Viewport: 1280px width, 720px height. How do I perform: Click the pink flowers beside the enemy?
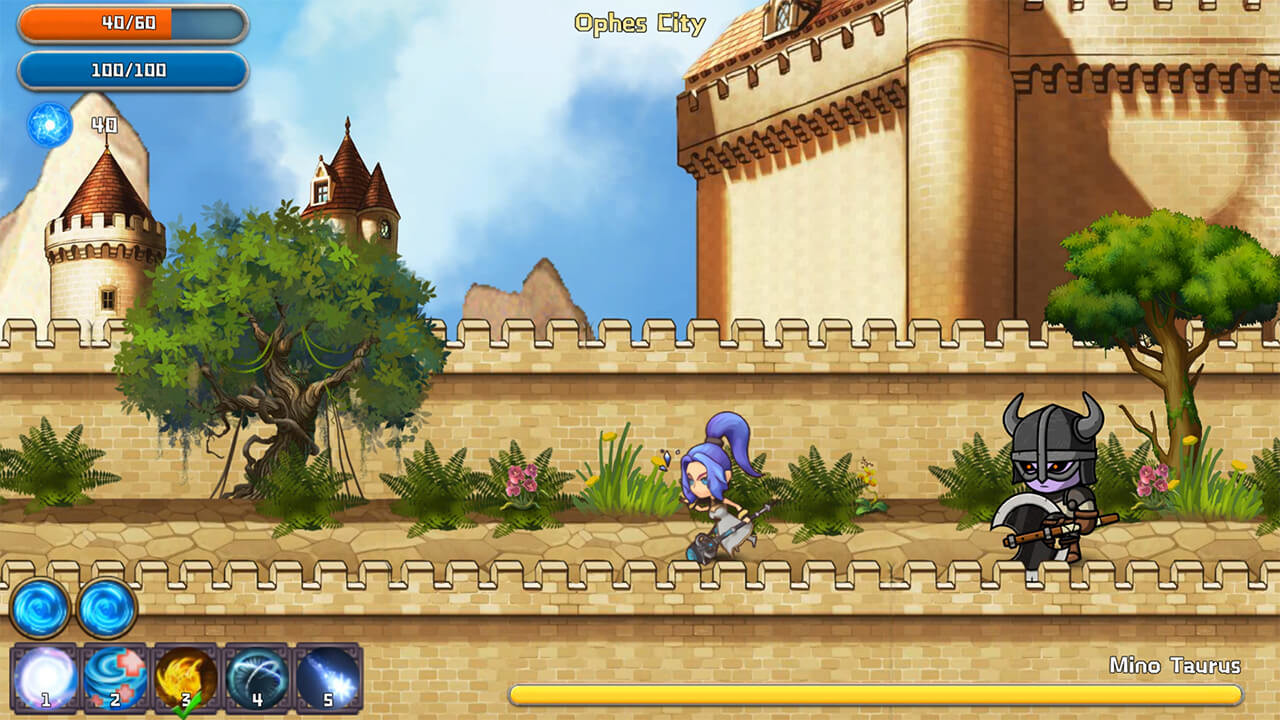[x=1152, y=477]
